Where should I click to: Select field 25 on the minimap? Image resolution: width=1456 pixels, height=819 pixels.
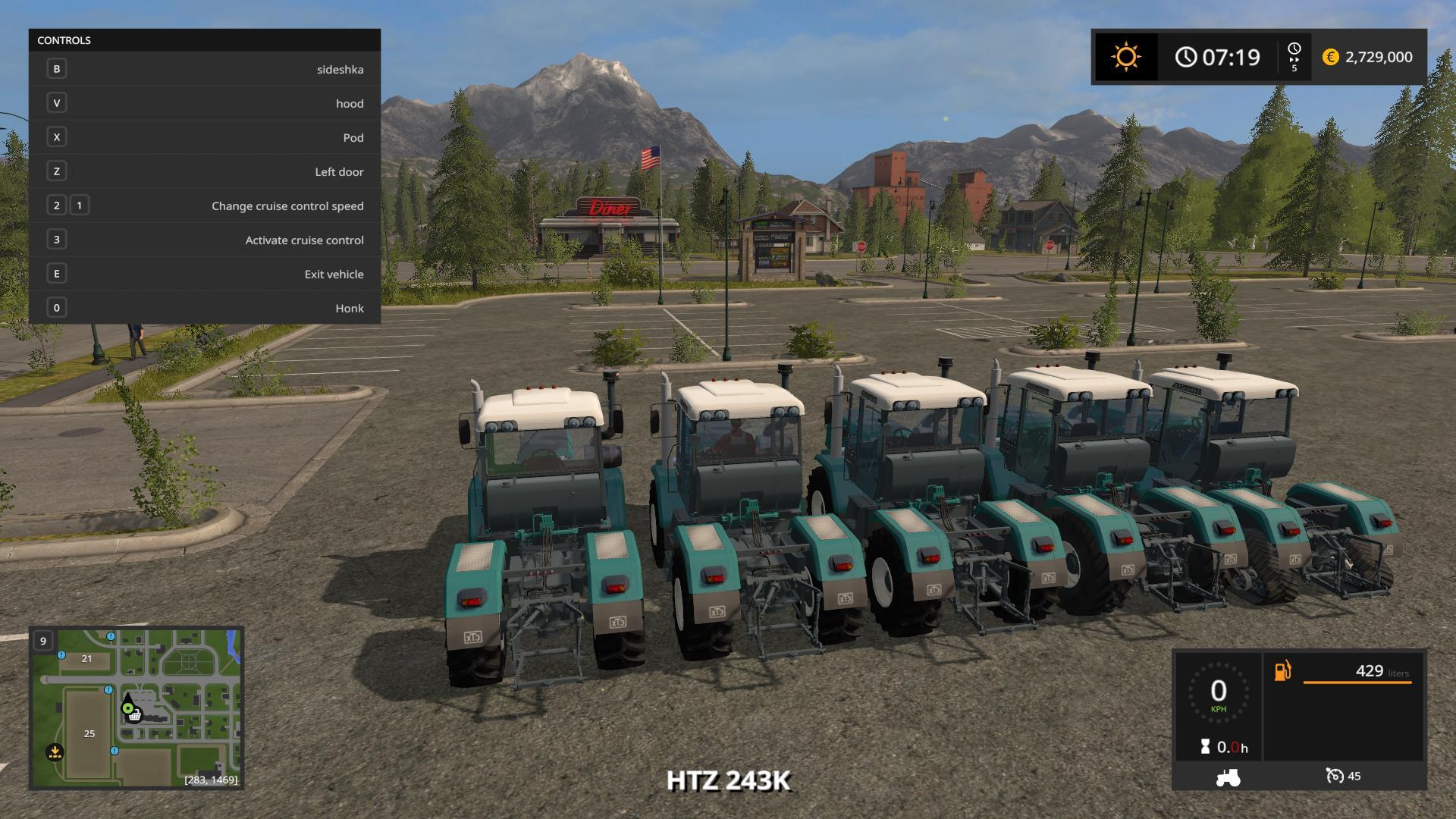(89, 733)
